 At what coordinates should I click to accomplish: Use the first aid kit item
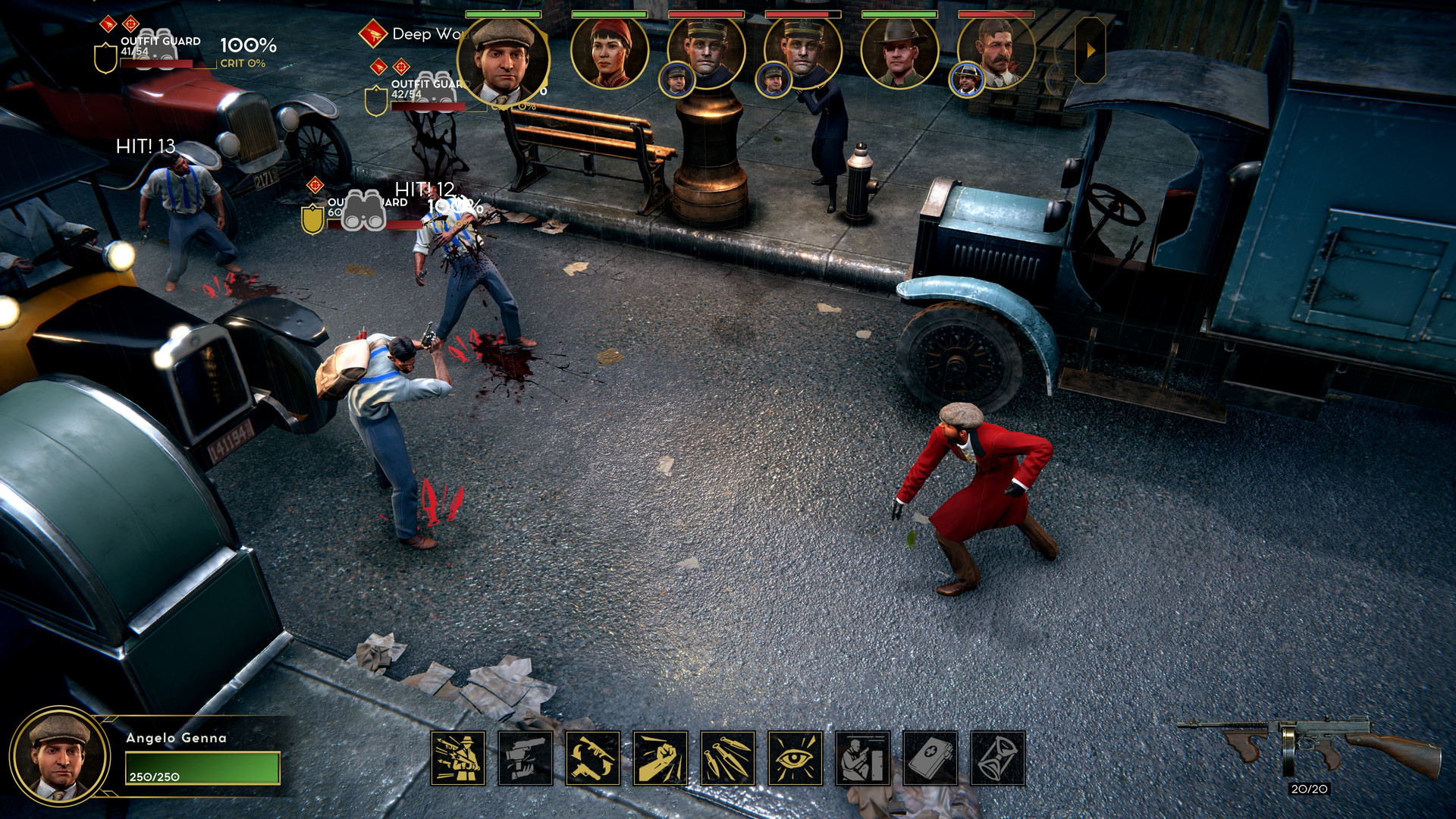pyautogui.click(x=930, y=758)
